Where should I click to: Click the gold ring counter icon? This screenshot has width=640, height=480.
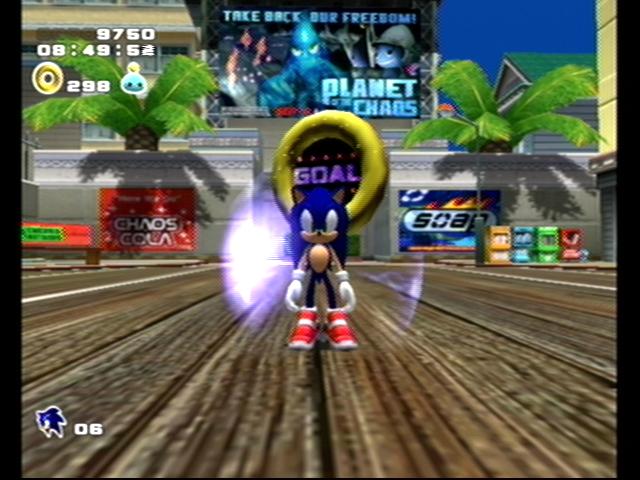47,78
